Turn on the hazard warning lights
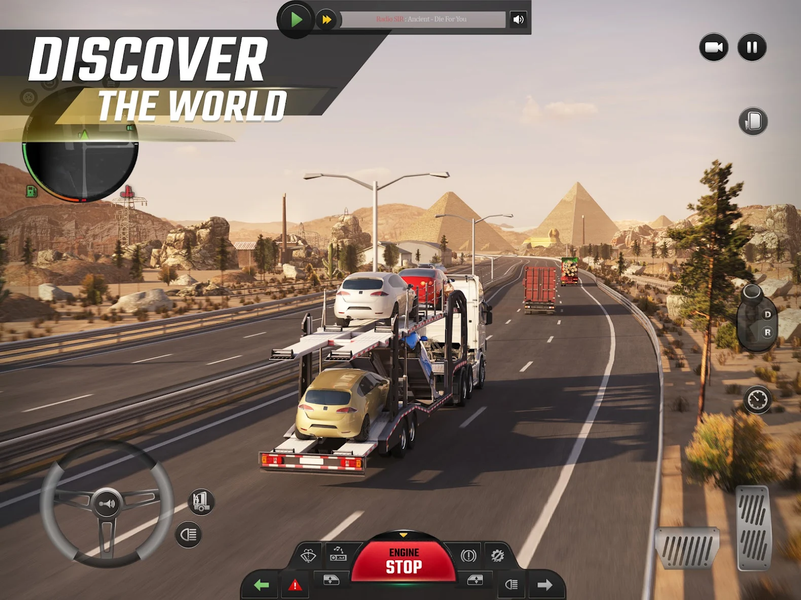This screenshot has height=600, width=801. [x=295, y=584]
